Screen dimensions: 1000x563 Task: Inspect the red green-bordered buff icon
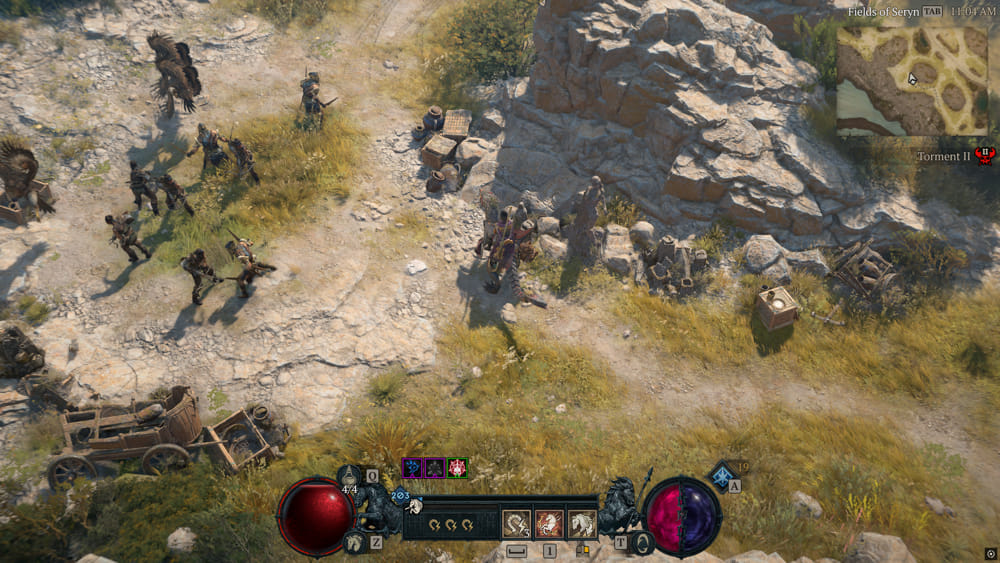tap(457, 467)
